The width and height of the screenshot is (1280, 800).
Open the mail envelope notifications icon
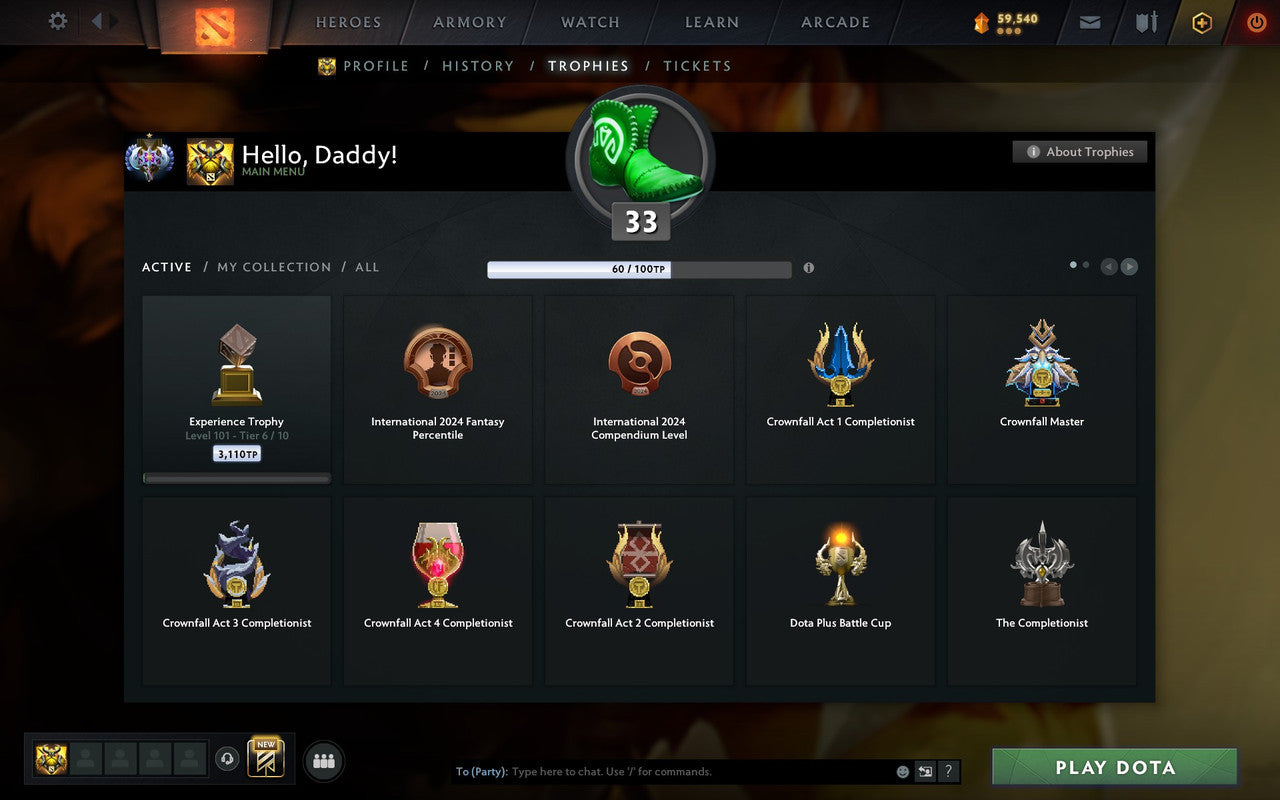pyautogui.click(x=1089, y=22)
